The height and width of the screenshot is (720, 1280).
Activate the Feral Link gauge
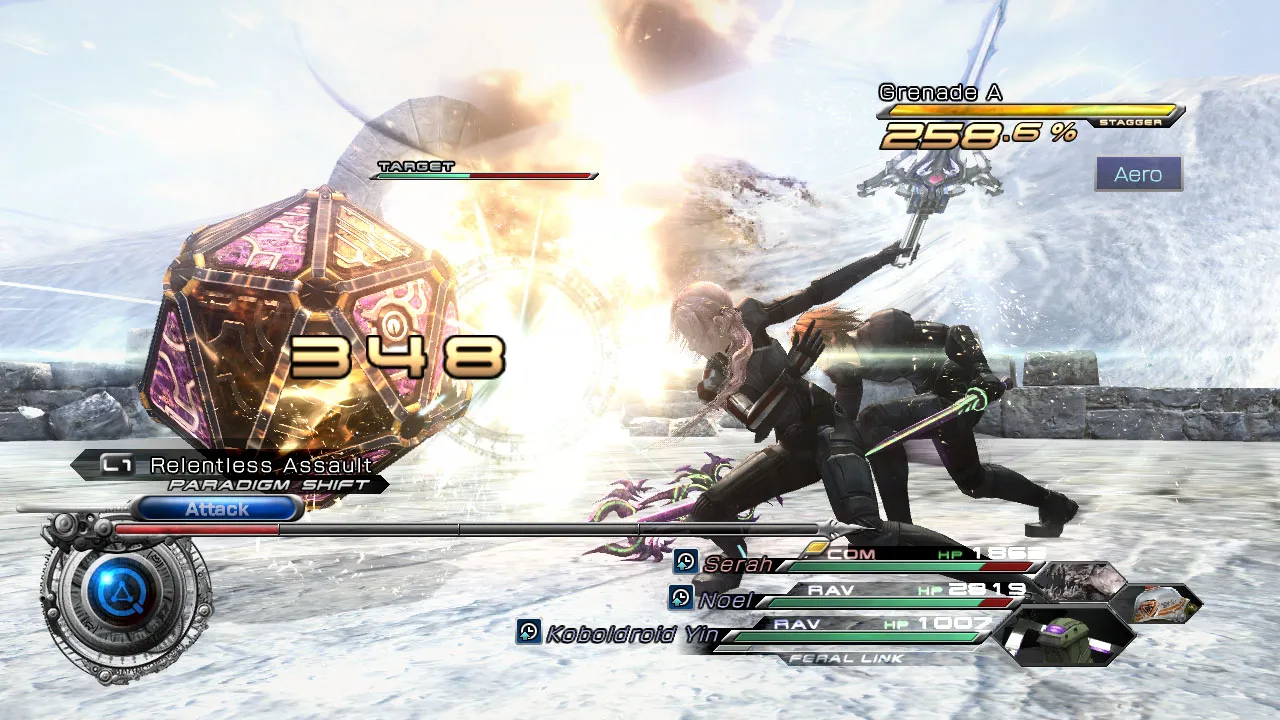(x=847, y=658)
